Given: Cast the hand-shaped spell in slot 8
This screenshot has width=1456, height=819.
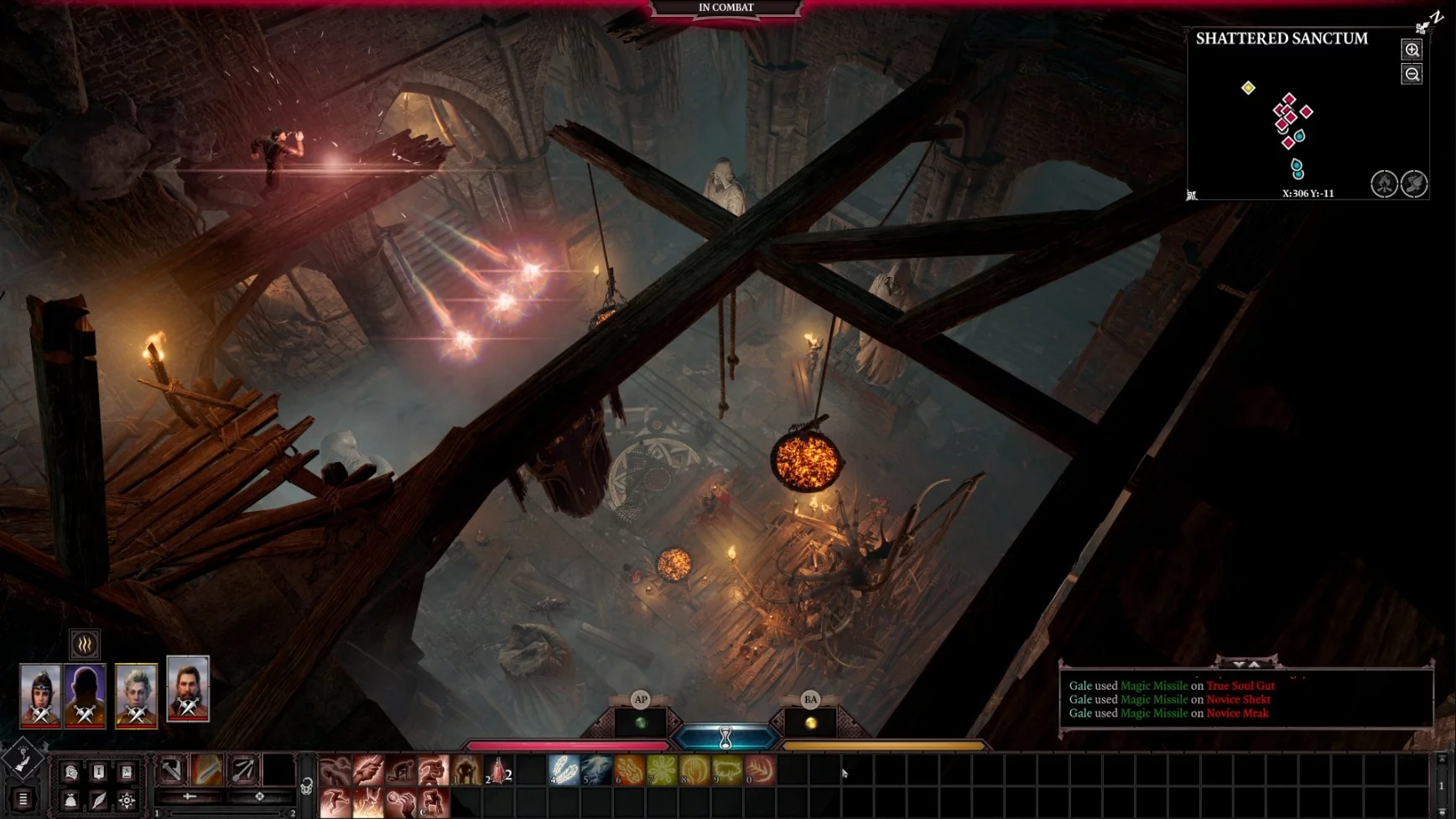Looking at the screenshot, I should tap(694, 770).
